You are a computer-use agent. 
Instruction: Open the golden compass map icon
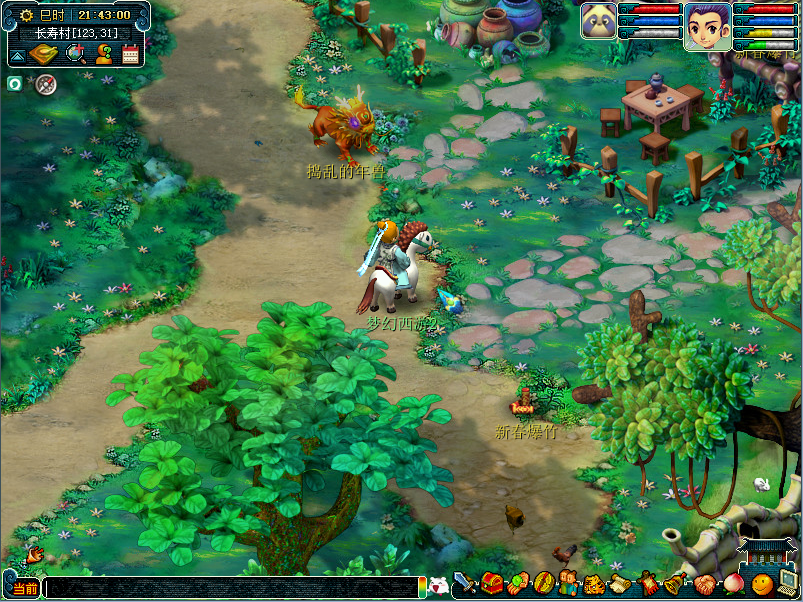coord(42,54)
